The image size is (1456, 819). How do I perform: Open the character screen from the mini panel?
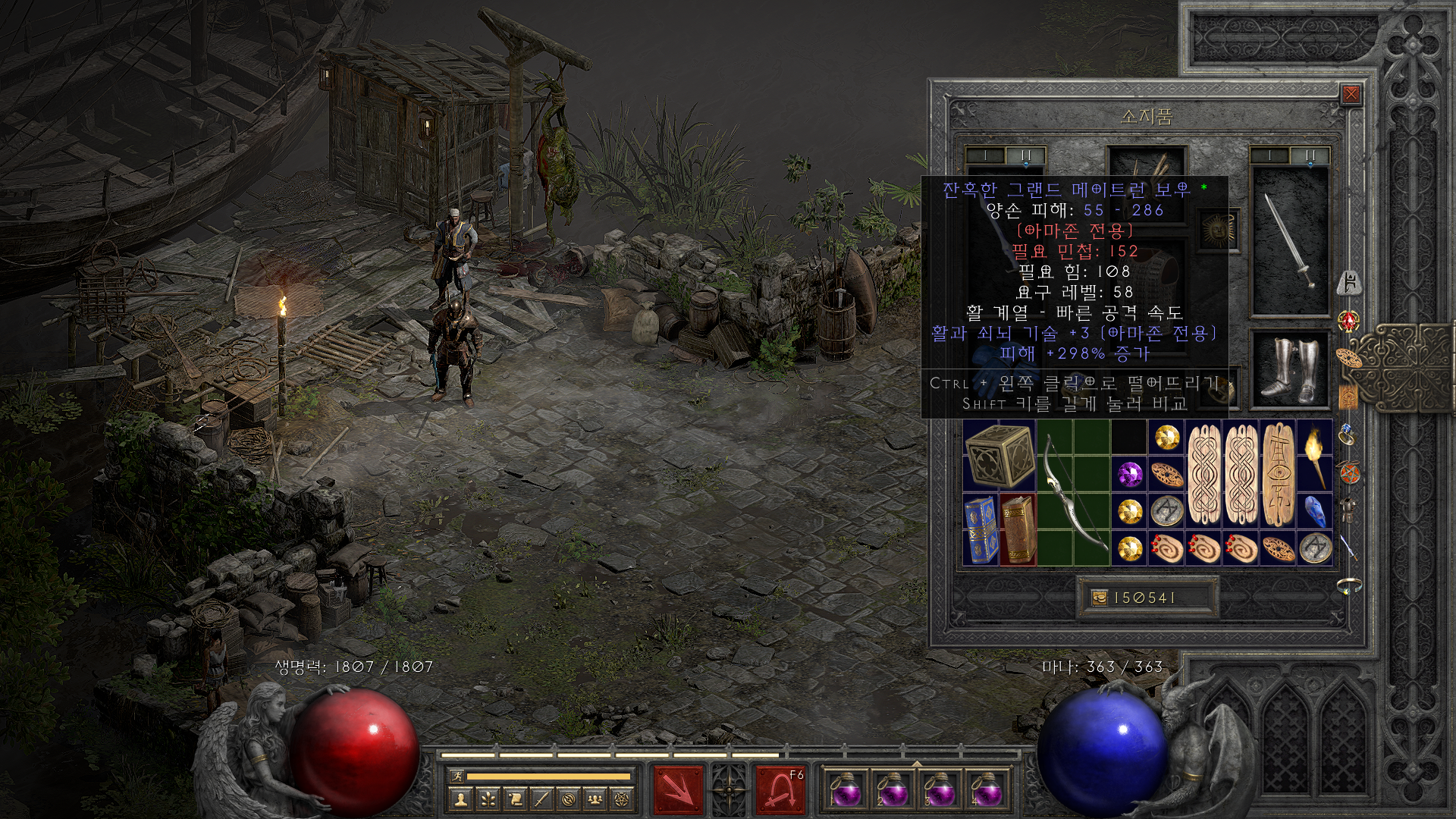461,799
